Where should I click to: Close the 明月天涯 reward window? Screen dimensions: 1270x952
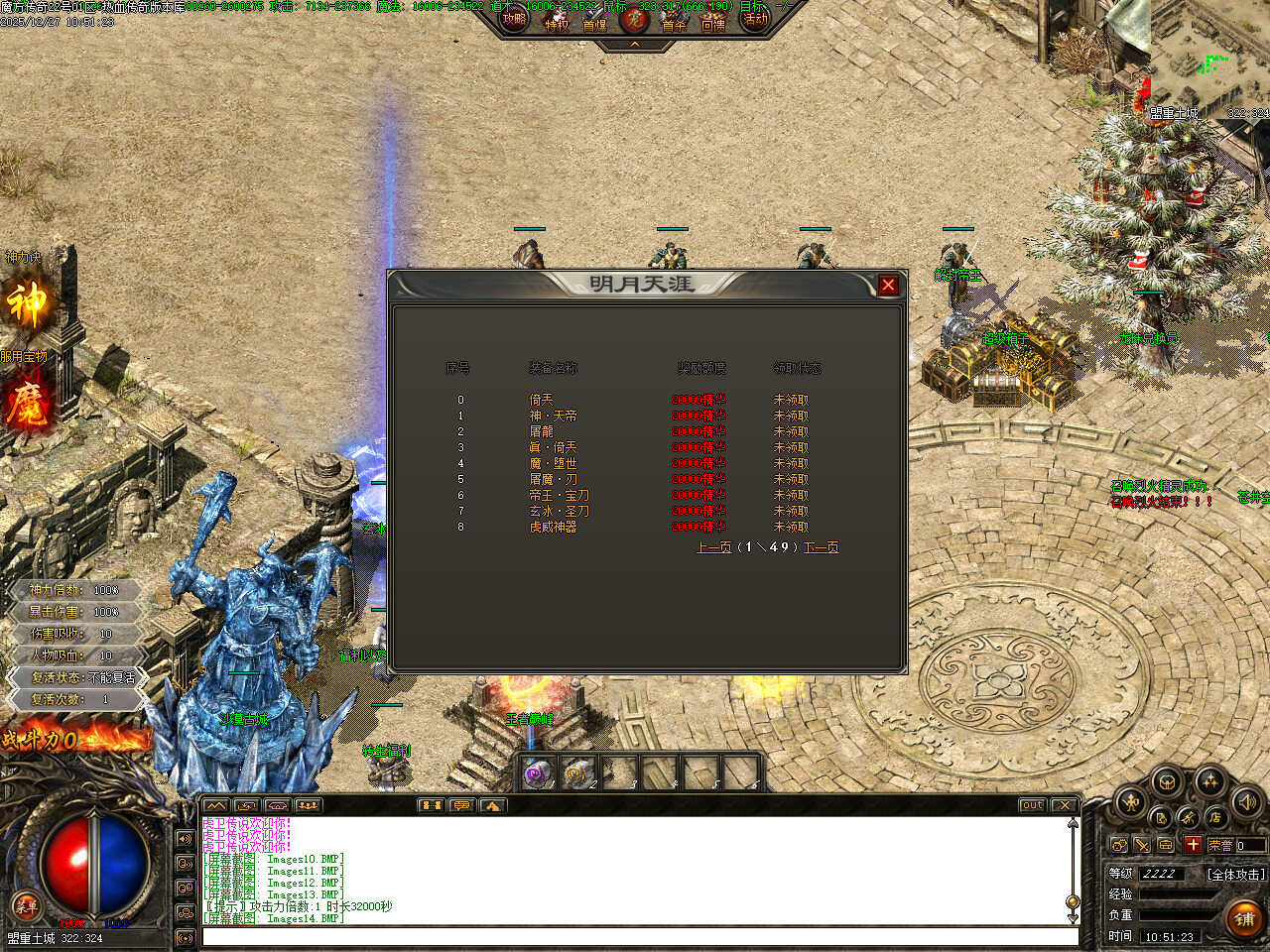pyautogui.click(x=888, y=286)
